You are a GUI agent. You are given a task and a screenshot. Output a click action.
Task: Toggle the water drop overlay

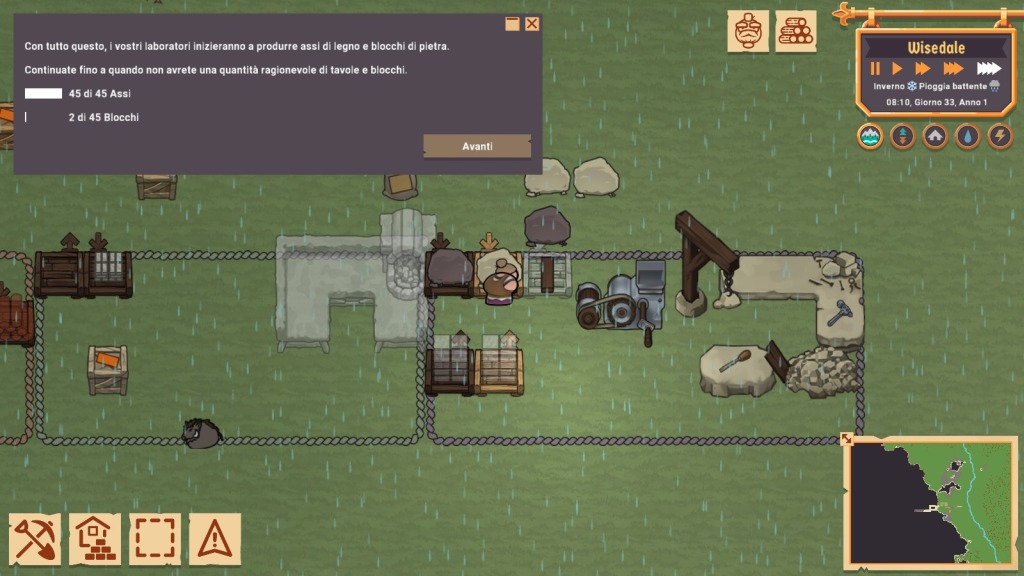pyautogui.click(x=967, y=136)
